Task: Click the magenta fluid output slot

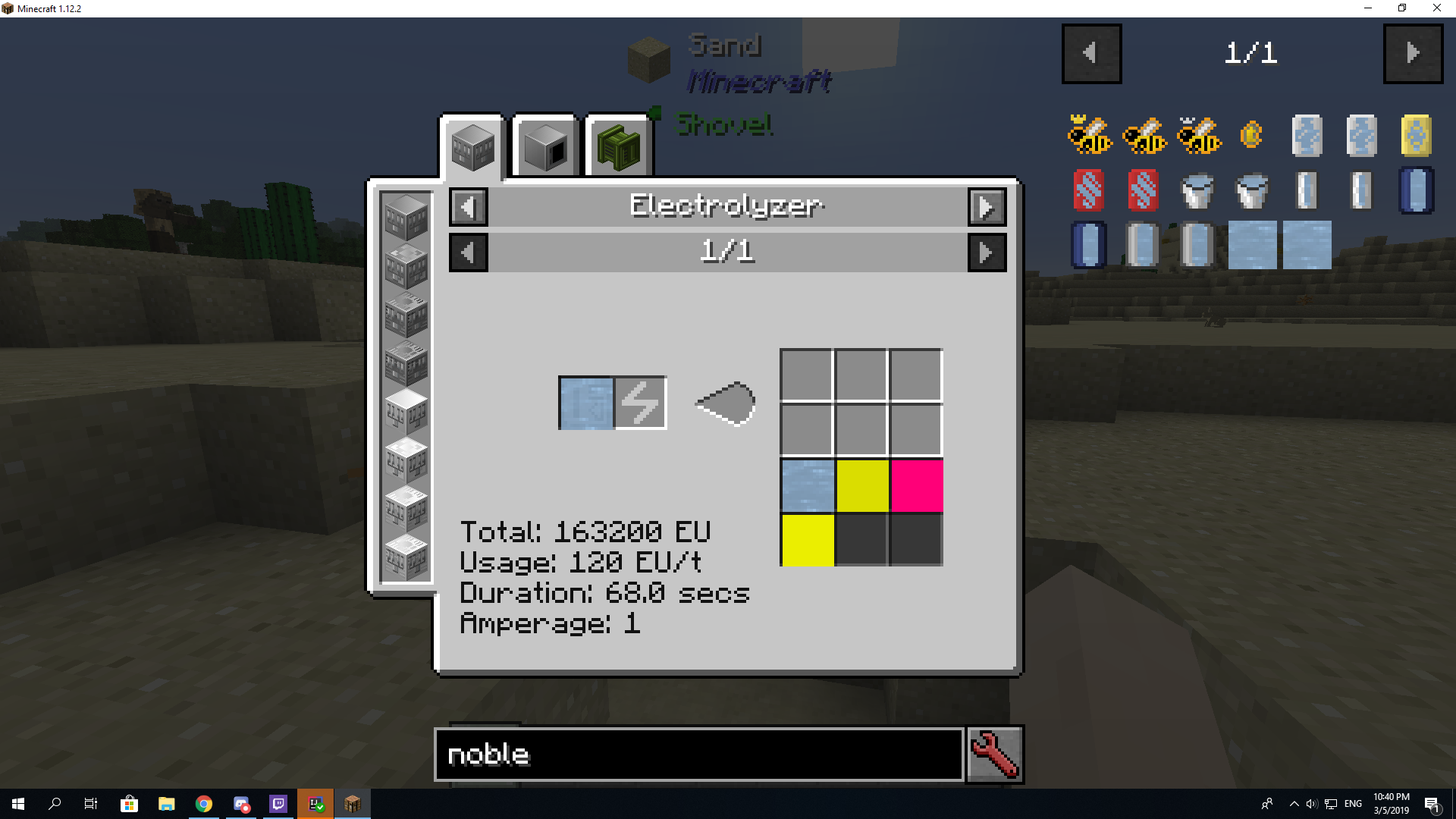Action: click(x=915, y=485)
